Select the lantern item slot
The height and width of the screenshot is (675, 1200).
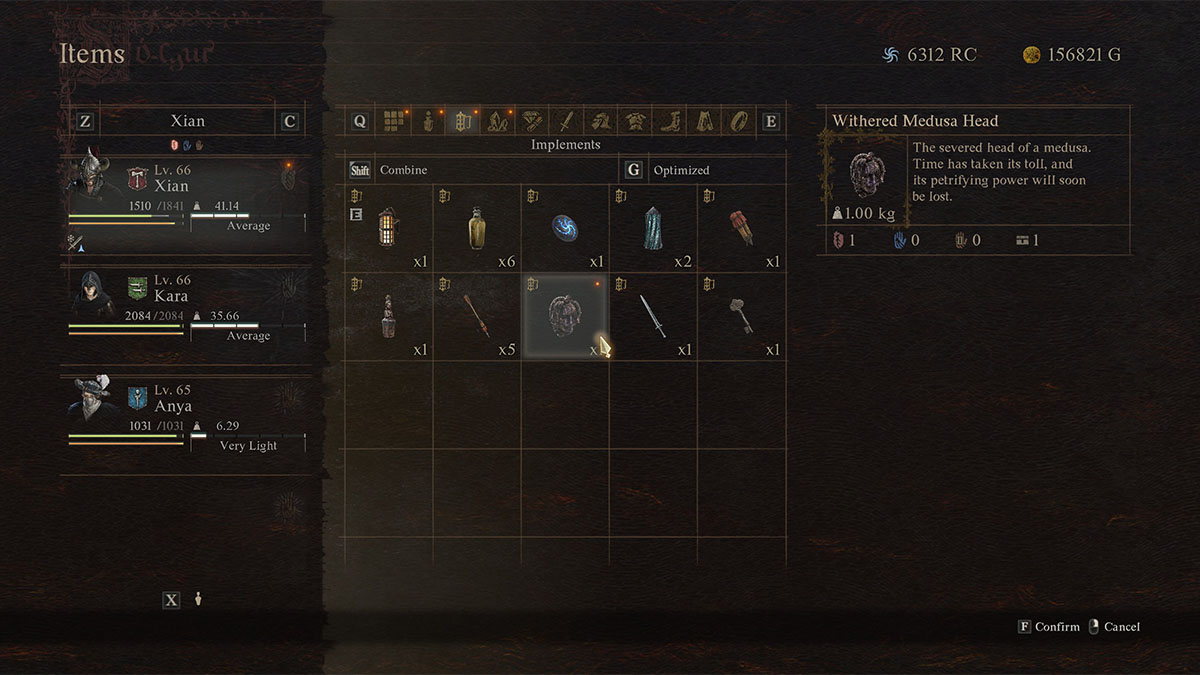click(389, 229)
